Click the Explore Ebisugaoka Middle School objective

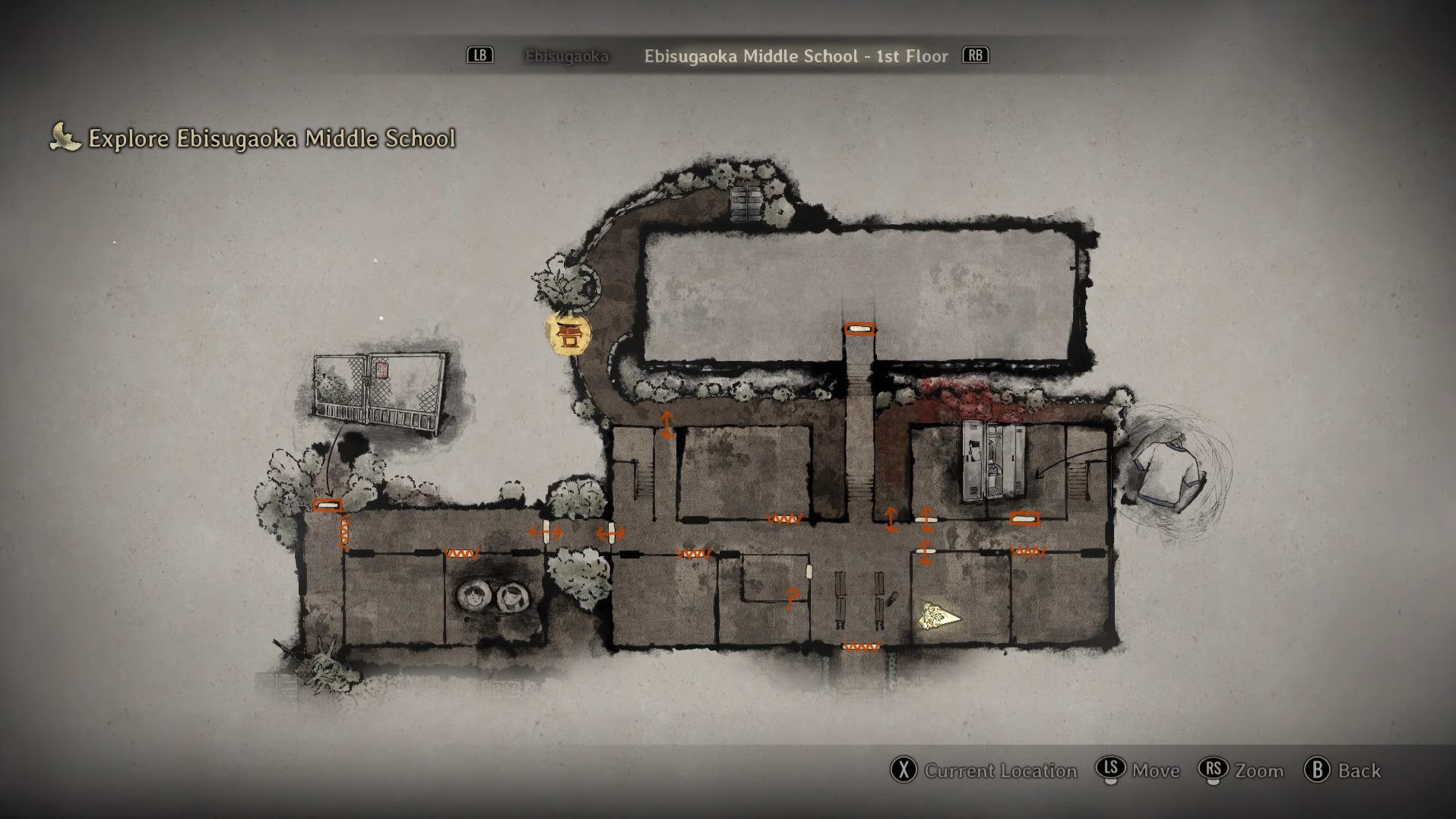tap(271, 138)
